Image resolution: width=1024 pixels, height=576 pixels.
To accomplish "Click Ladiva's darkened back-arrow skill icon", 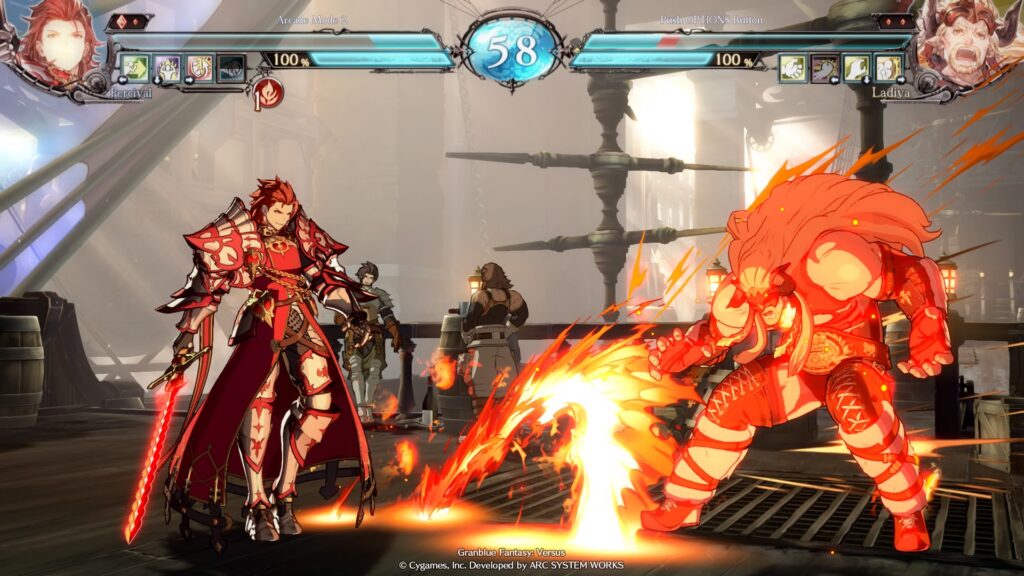I will (x=825, y=68).
